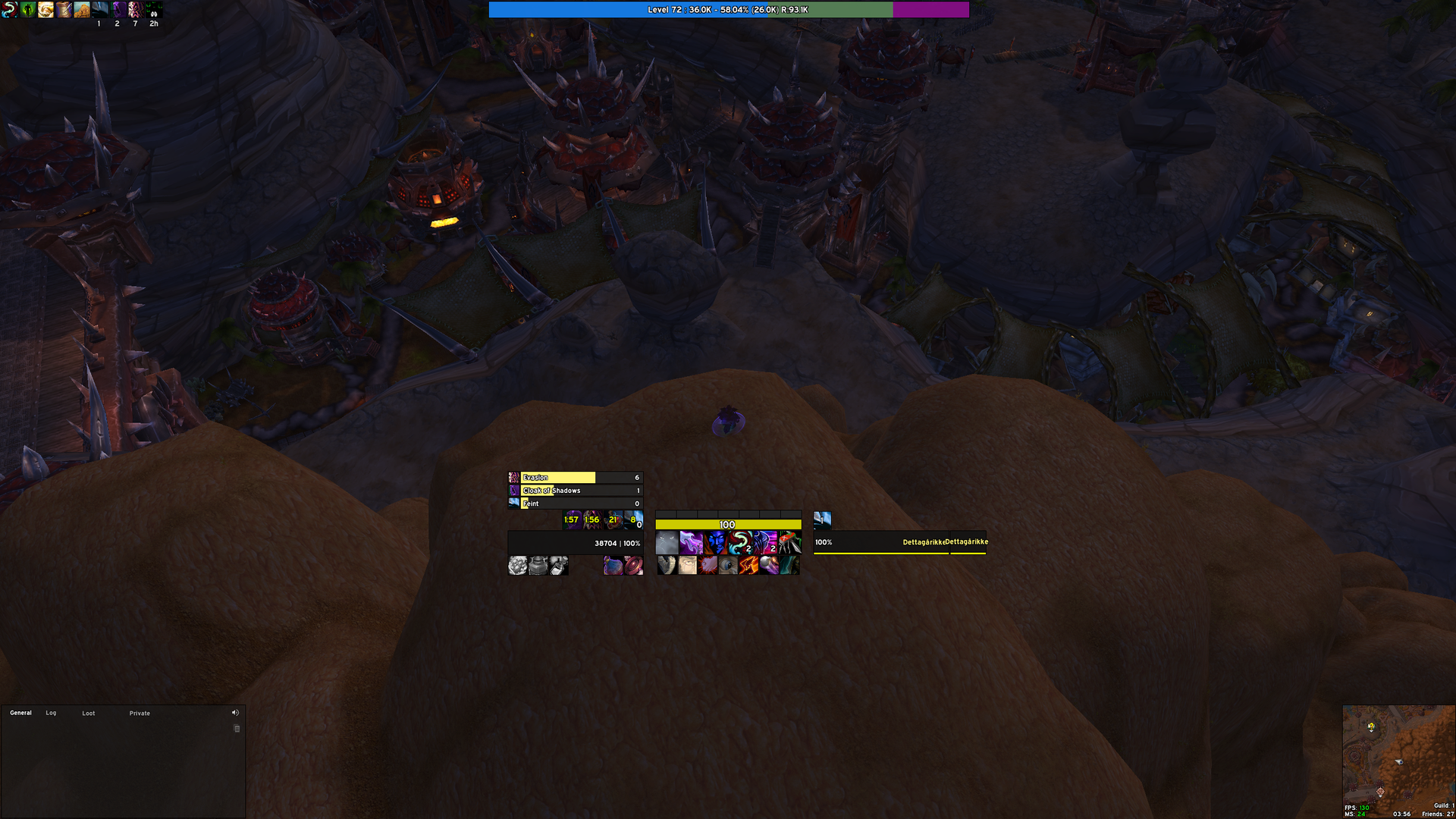The height and width of the screenshot is (819, 1456).
Task: Use the orange lightning slash ability
Action: pyautogui.click(x=748, y=566)
